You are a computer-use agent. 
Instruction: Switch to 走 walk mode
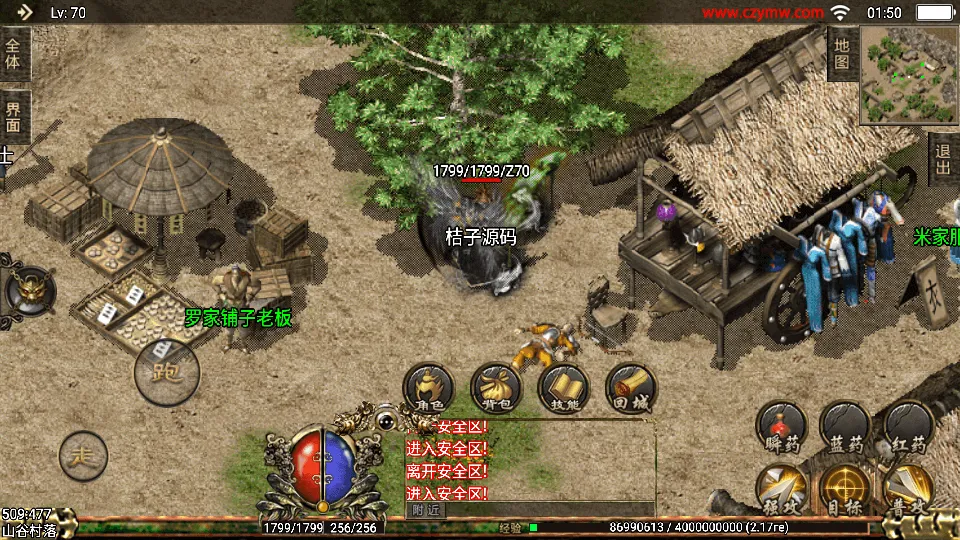click(83, 456)
